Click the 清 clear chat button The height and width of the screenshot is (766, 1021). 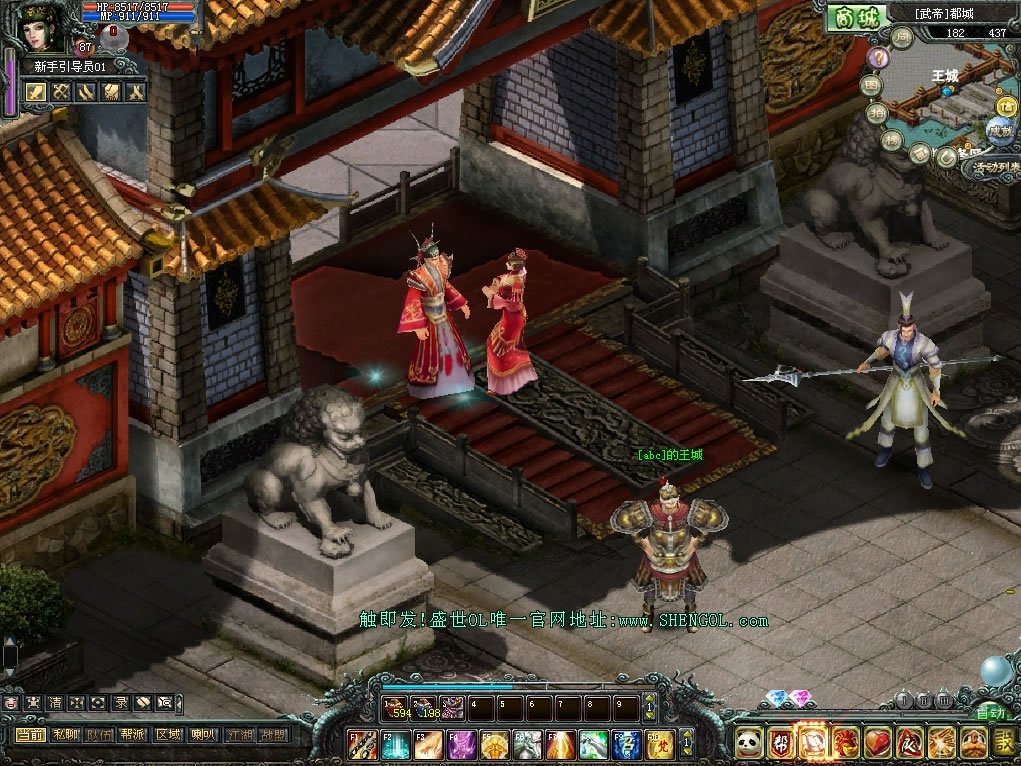pos(56,702)
